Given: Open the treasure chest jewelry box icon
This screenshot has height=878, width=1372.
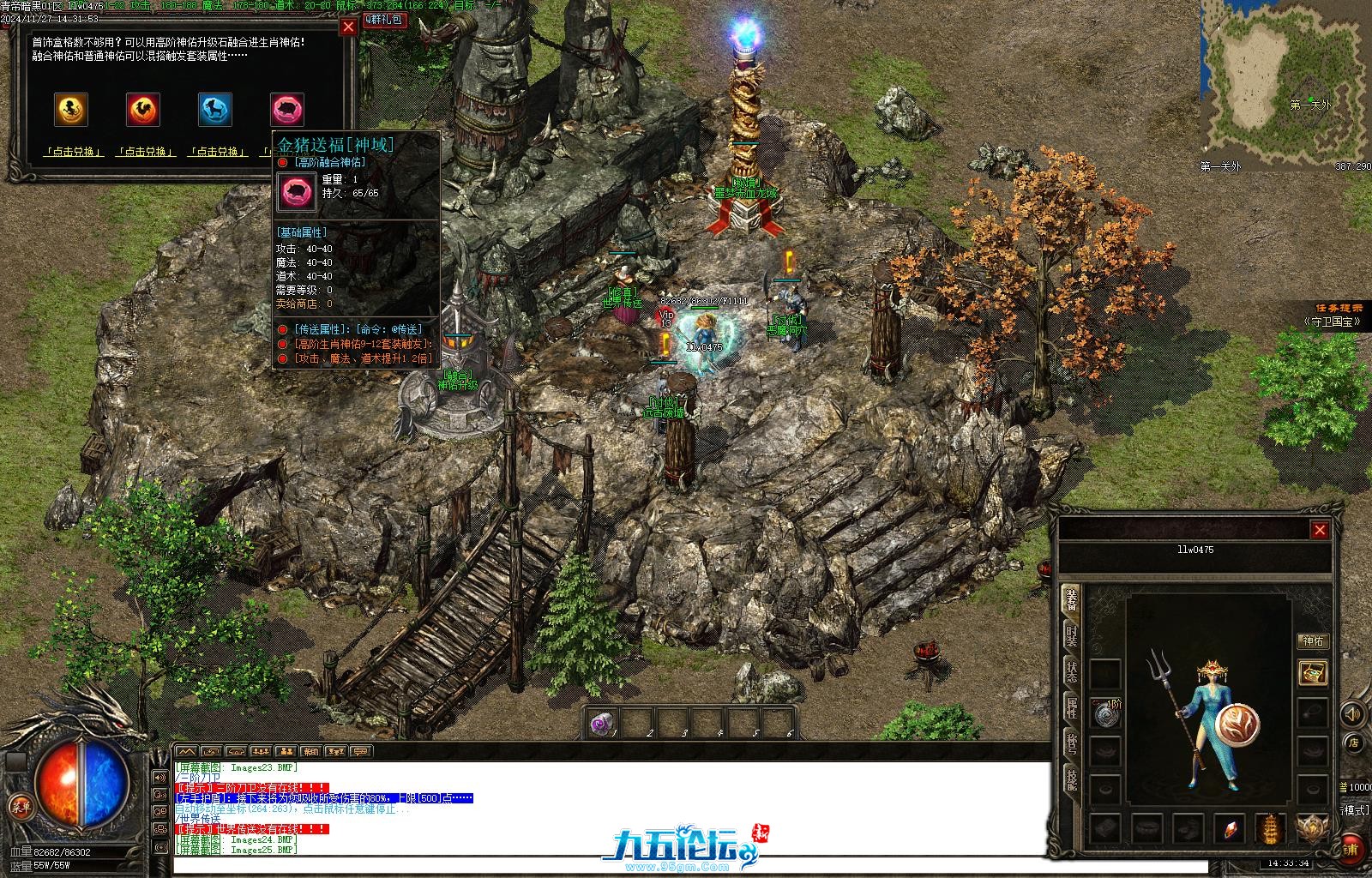Looking at the screenshot, I should click(1312, 672).
